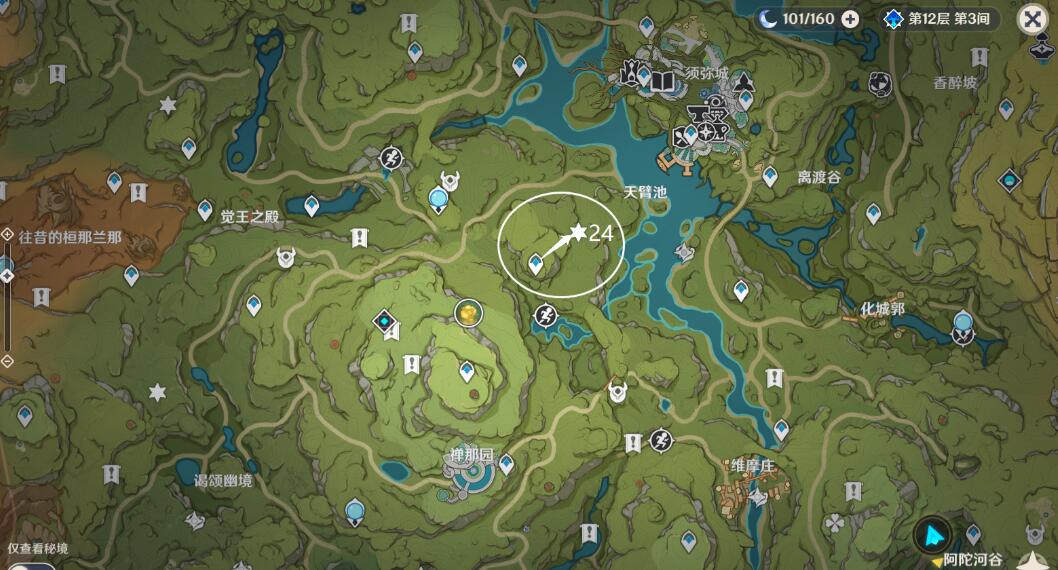This screenshot has height=570, width=1058.
Task: Open the diamond domain marker at right edge
Action: [x=1009, y=181]
